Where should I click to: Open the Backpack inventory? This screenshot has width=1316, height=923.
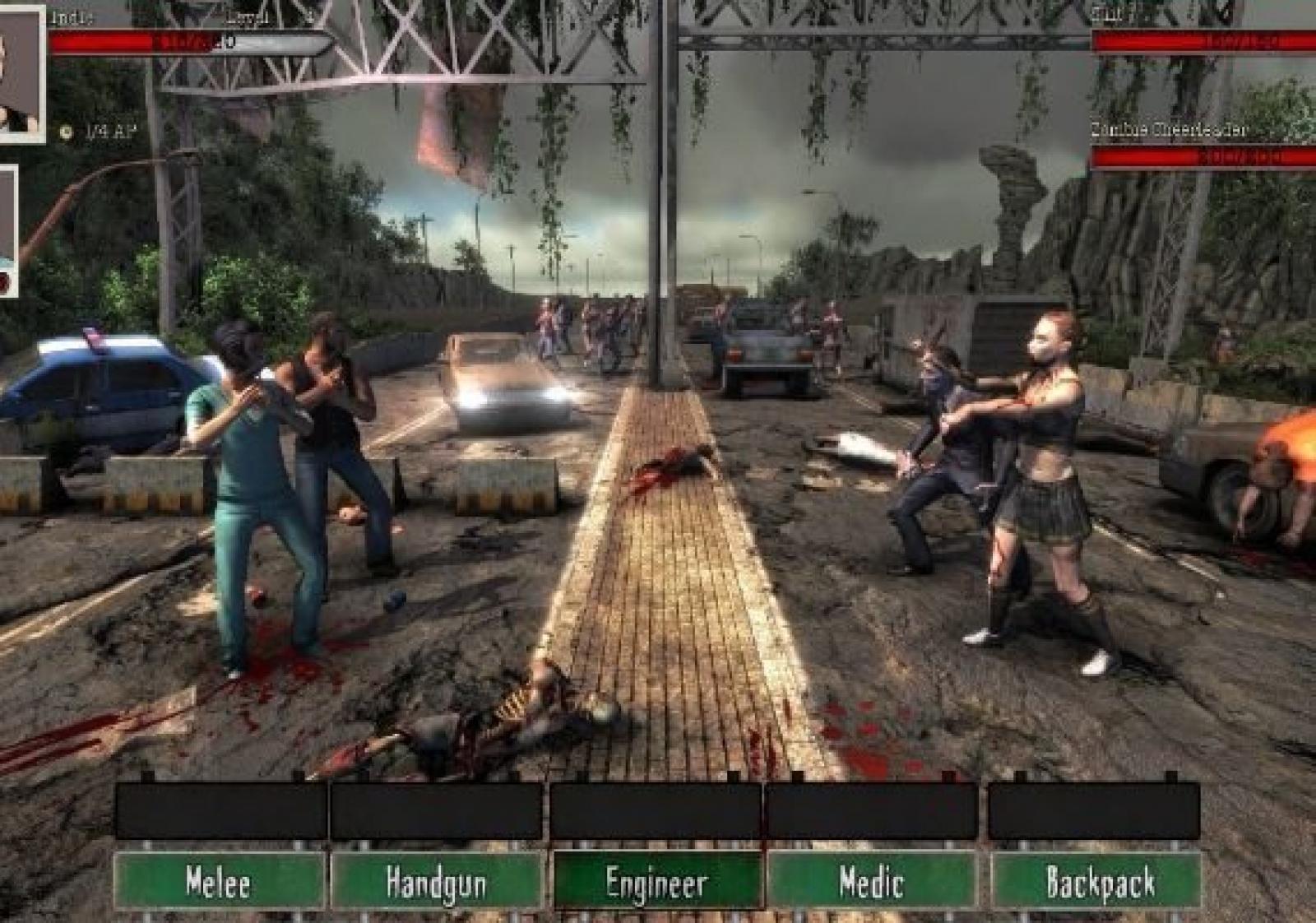tap(1099, 882)
